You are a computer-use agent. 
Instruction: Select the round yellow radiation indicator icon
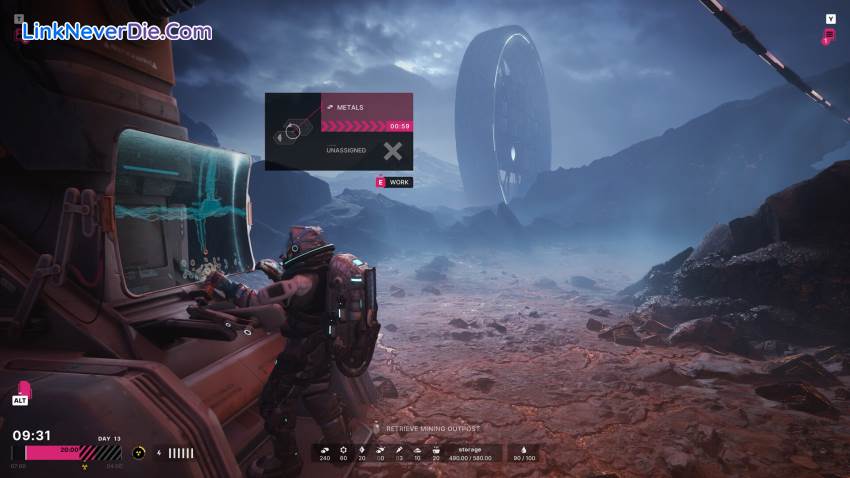139,453
